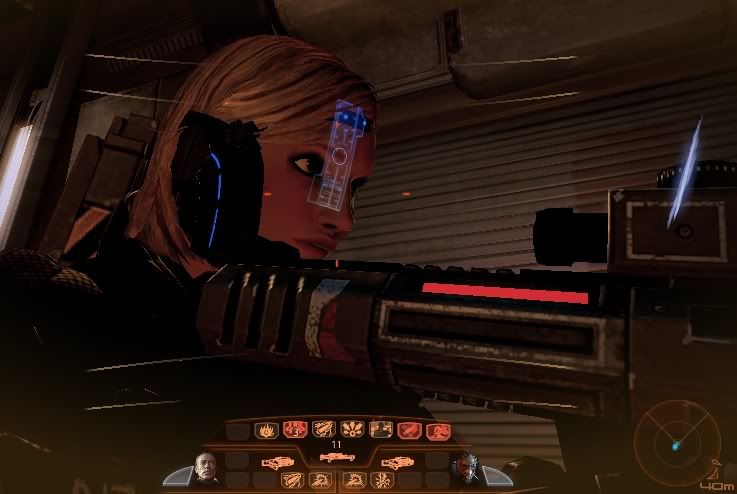
Task: Select the player's current weapon icon below 11
Action: point(337,457)
